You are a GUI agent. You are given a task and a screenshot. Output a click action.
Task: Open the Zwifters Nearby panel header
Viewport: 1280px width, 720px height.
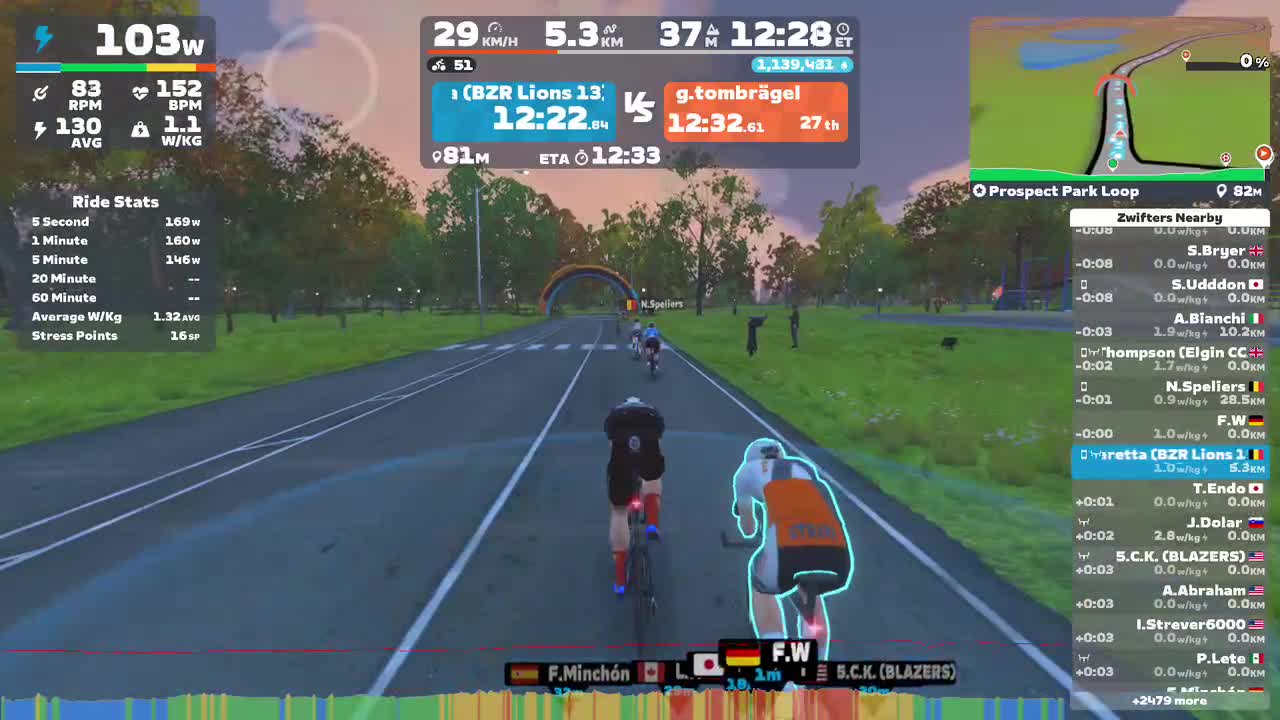(1170, 217)
